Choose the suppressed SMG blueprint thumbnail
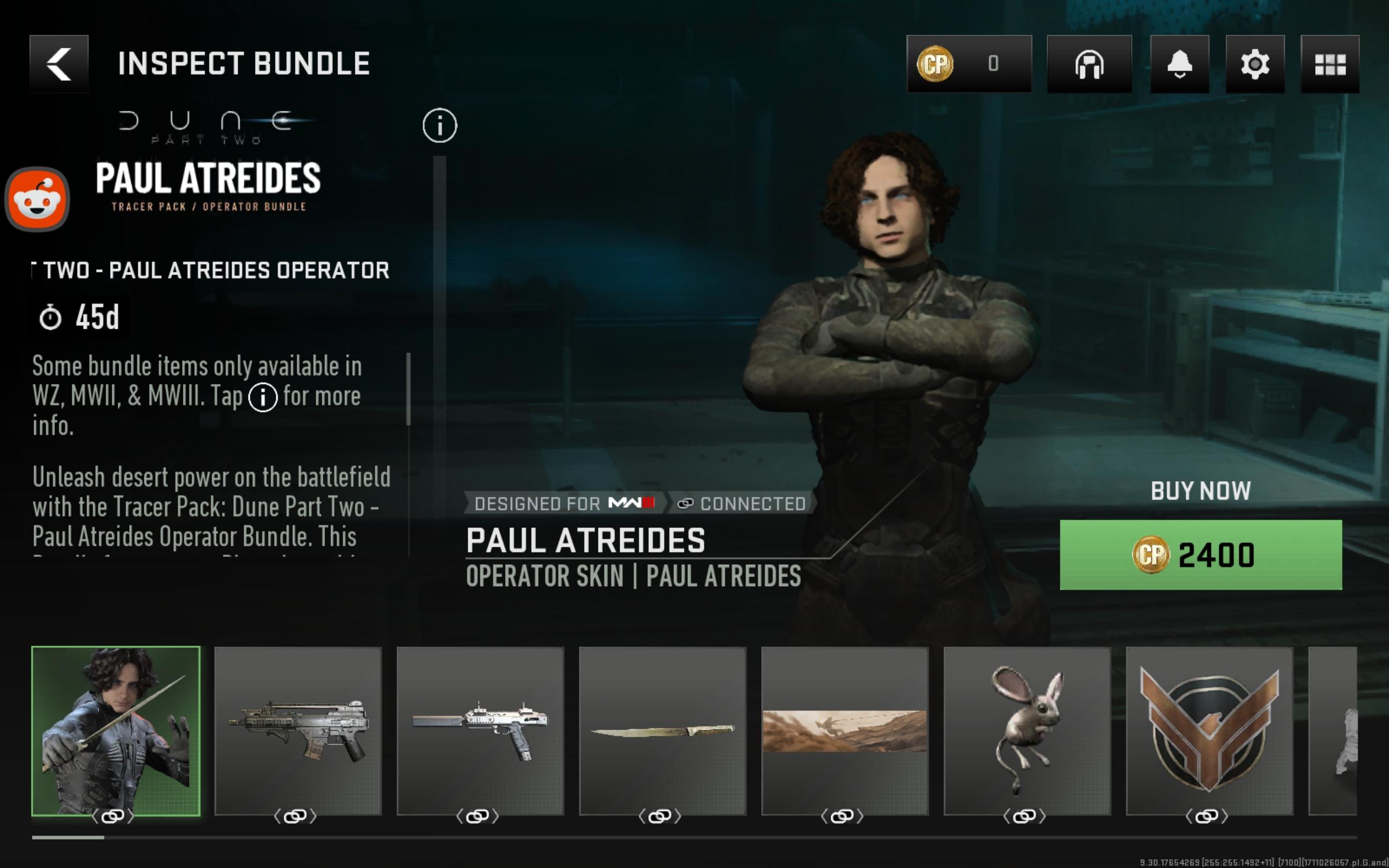 (x=480, y=730)
